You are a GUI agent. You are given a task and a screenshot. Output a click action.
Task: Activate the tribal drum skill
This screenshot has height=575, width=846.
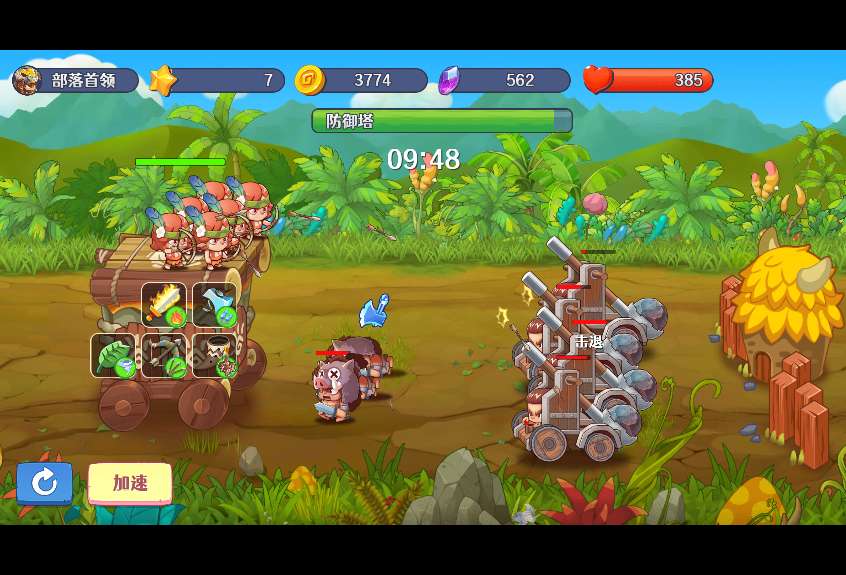pos(214,355)
